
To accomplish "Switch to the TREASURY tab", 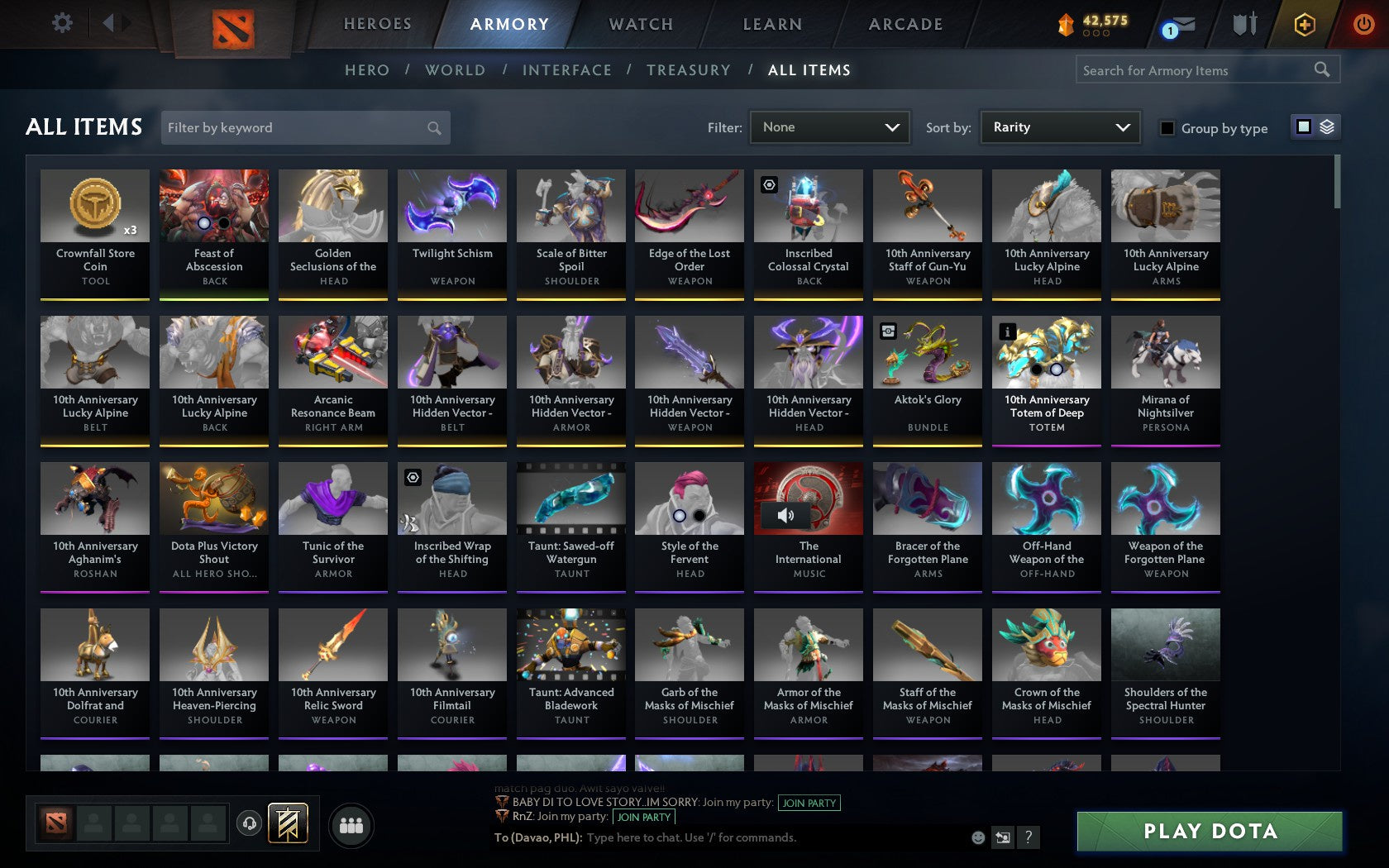I will [689, 70].
